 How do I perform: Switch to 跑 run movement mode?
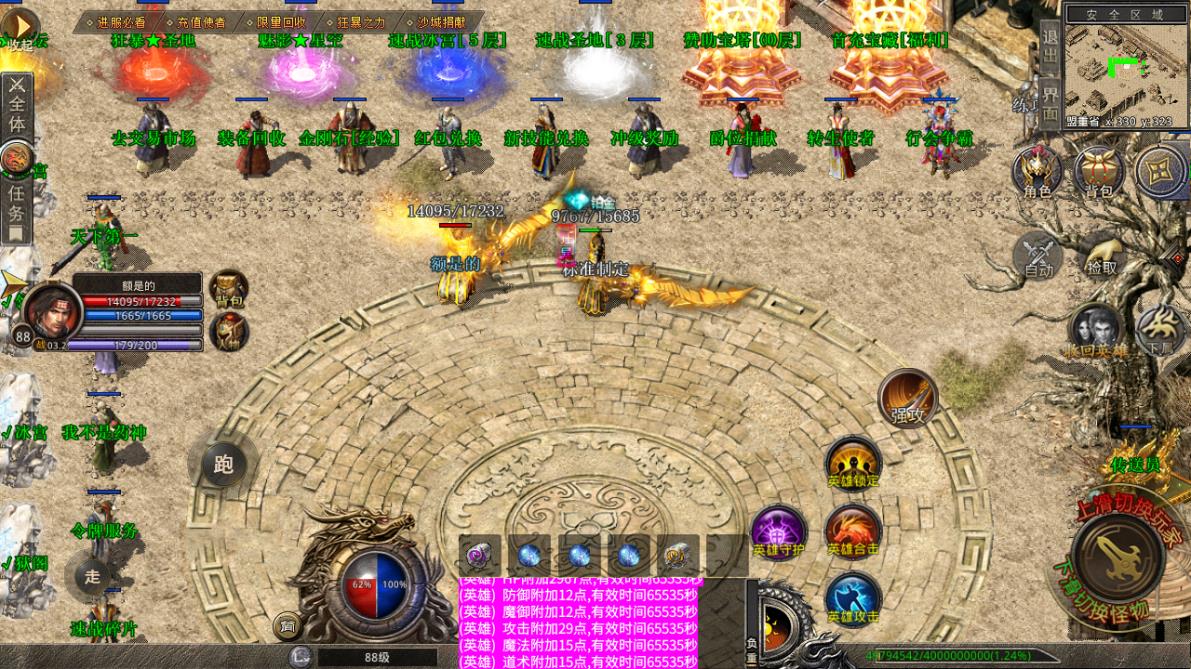[223, 464]
